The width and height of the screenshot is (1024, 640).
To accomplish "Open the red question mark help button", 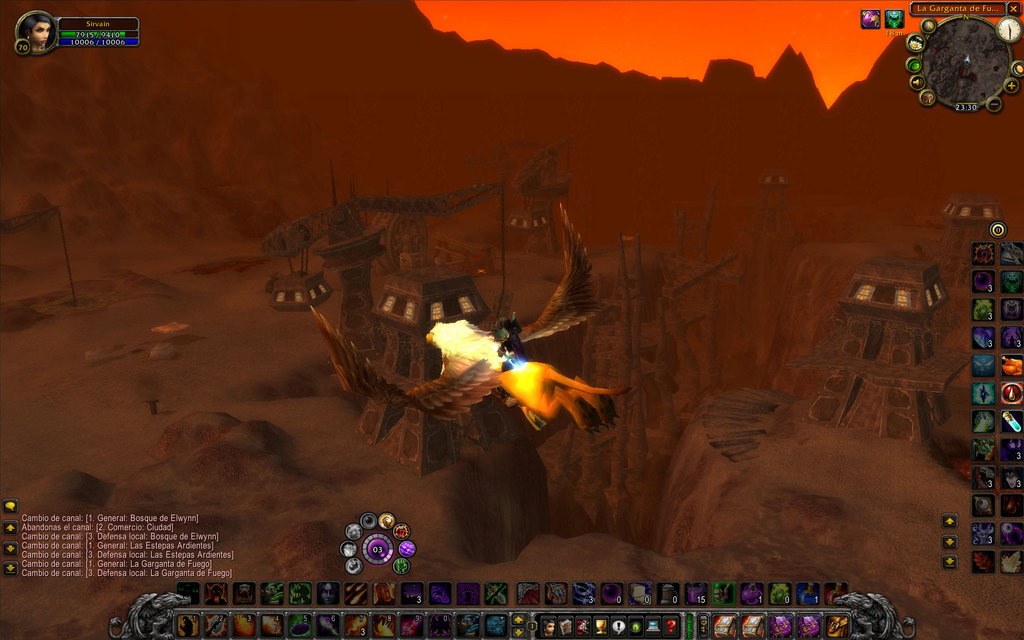I will pyautogui.click(x=671, y=627).
